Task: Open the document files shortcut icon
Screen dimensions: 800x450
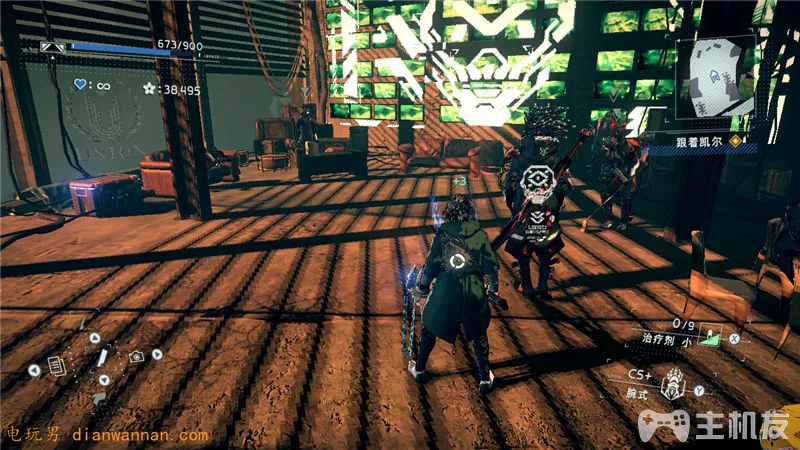Action: pyautogui.click(x=57, y=367)
